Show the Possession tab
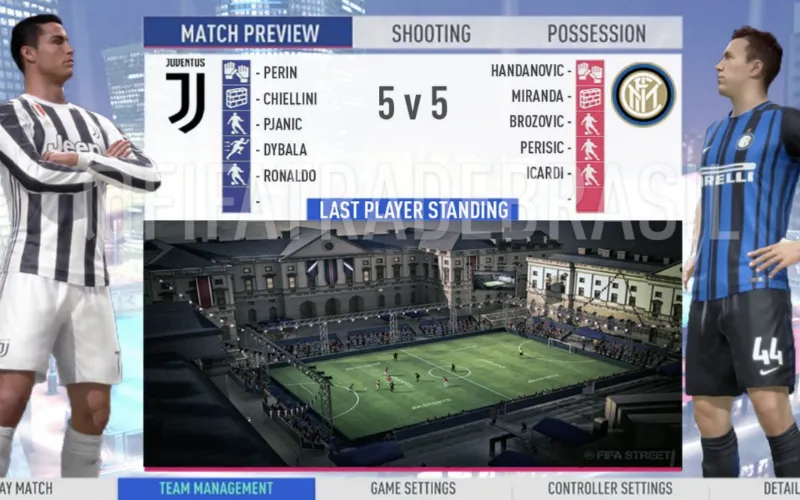Screen dimensions: 800x500 pos(596,33)
